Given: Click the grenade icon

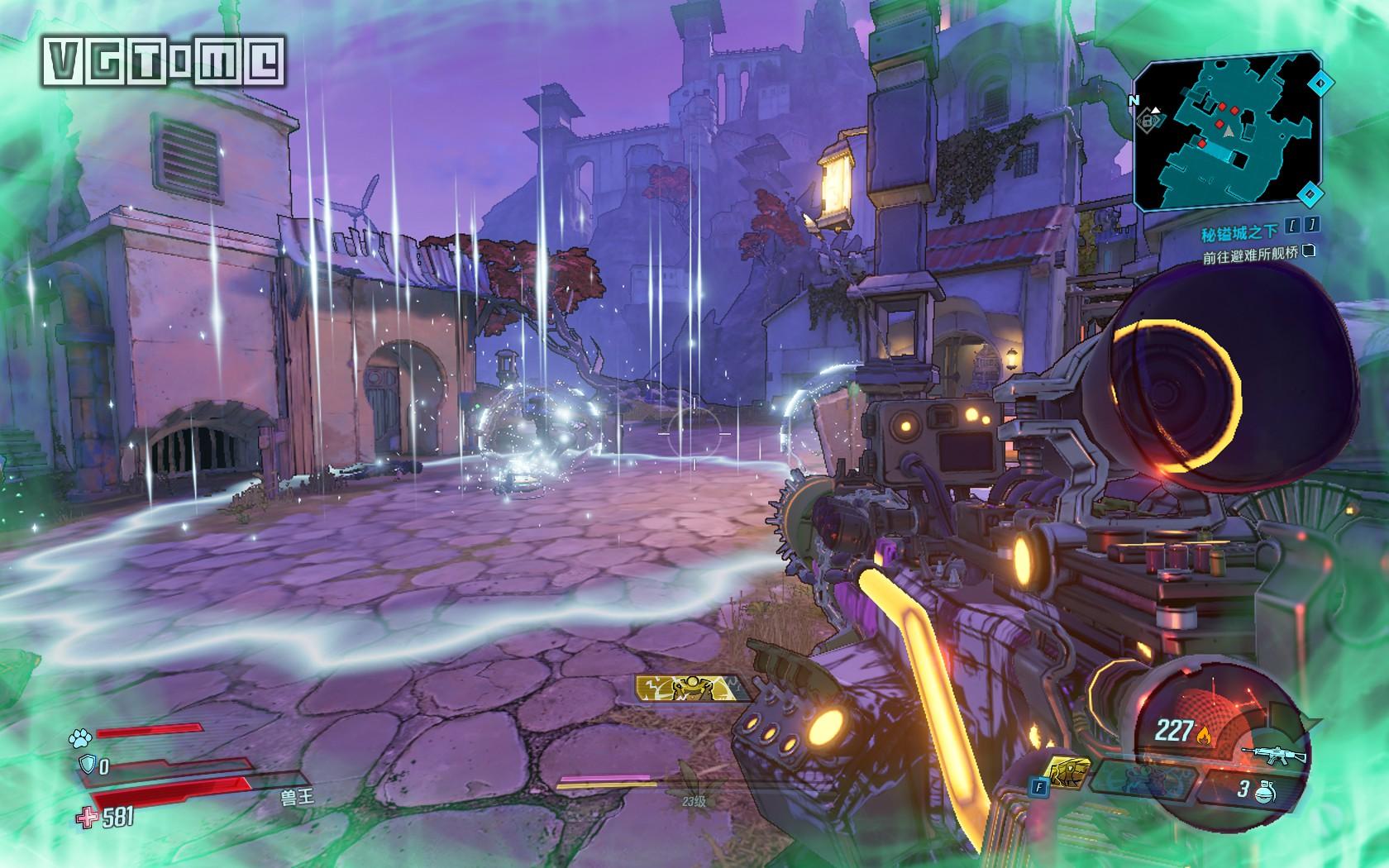Looking at the screenshot, I should click(1263, 791).
